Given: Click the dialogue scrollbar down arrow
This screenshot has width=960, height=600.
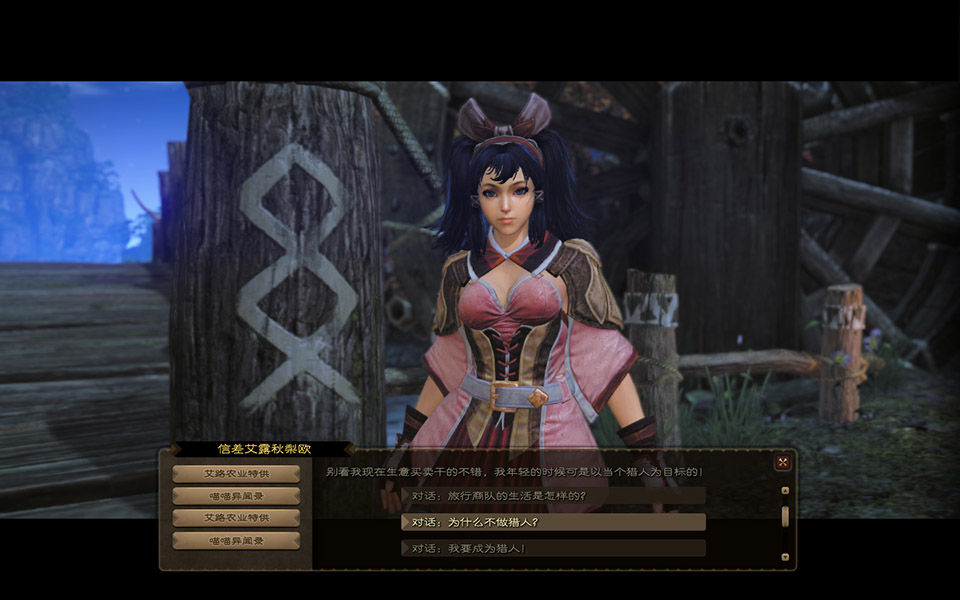Looking at the screenshot, I should pos(785,557).
